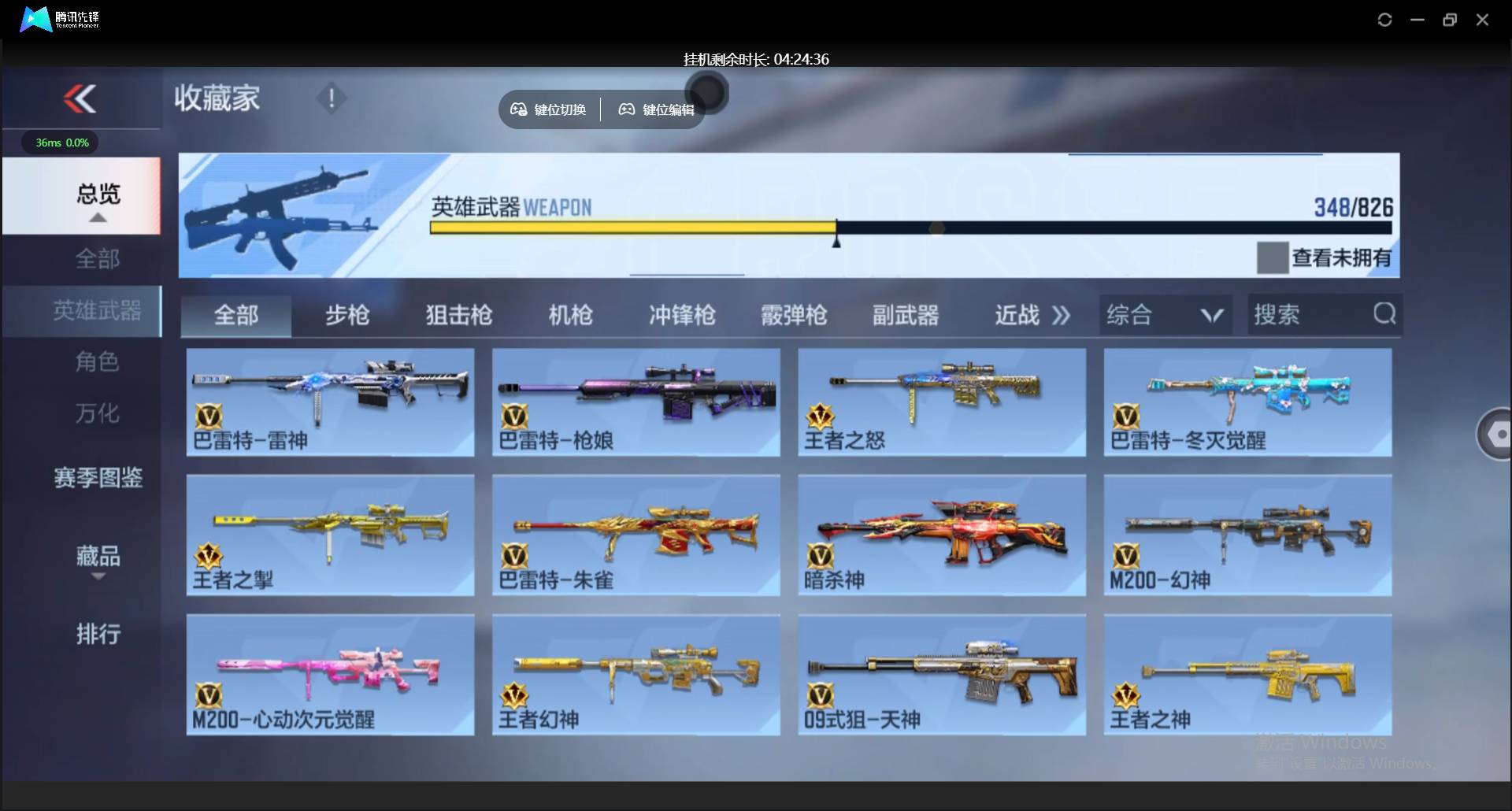
Task: Switch to the 冲锋枪 tab
Action: point(682,314)
